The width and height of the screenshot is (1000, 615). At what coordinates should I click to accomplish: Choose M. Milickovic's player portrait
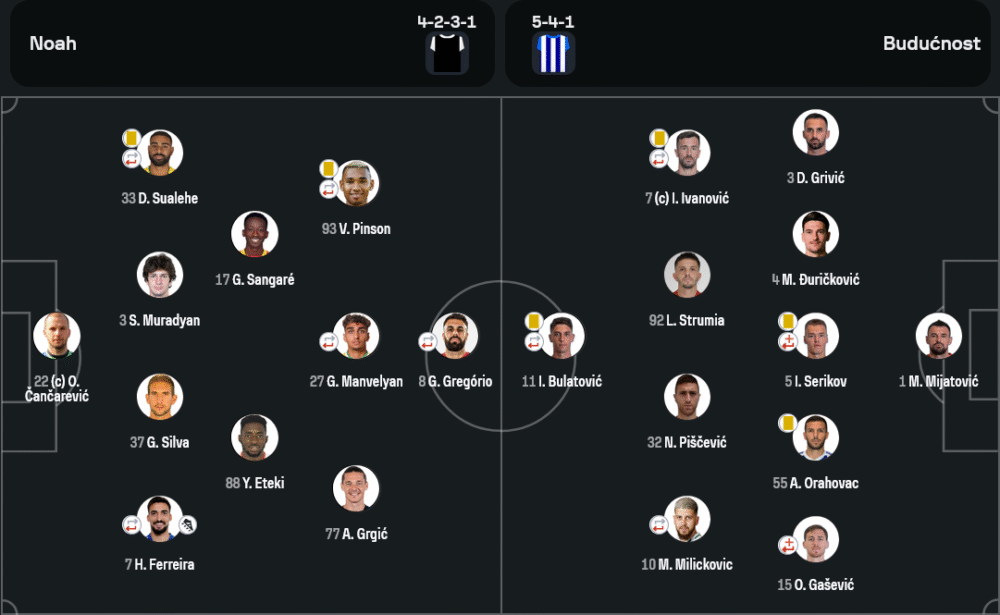point(687,520)
